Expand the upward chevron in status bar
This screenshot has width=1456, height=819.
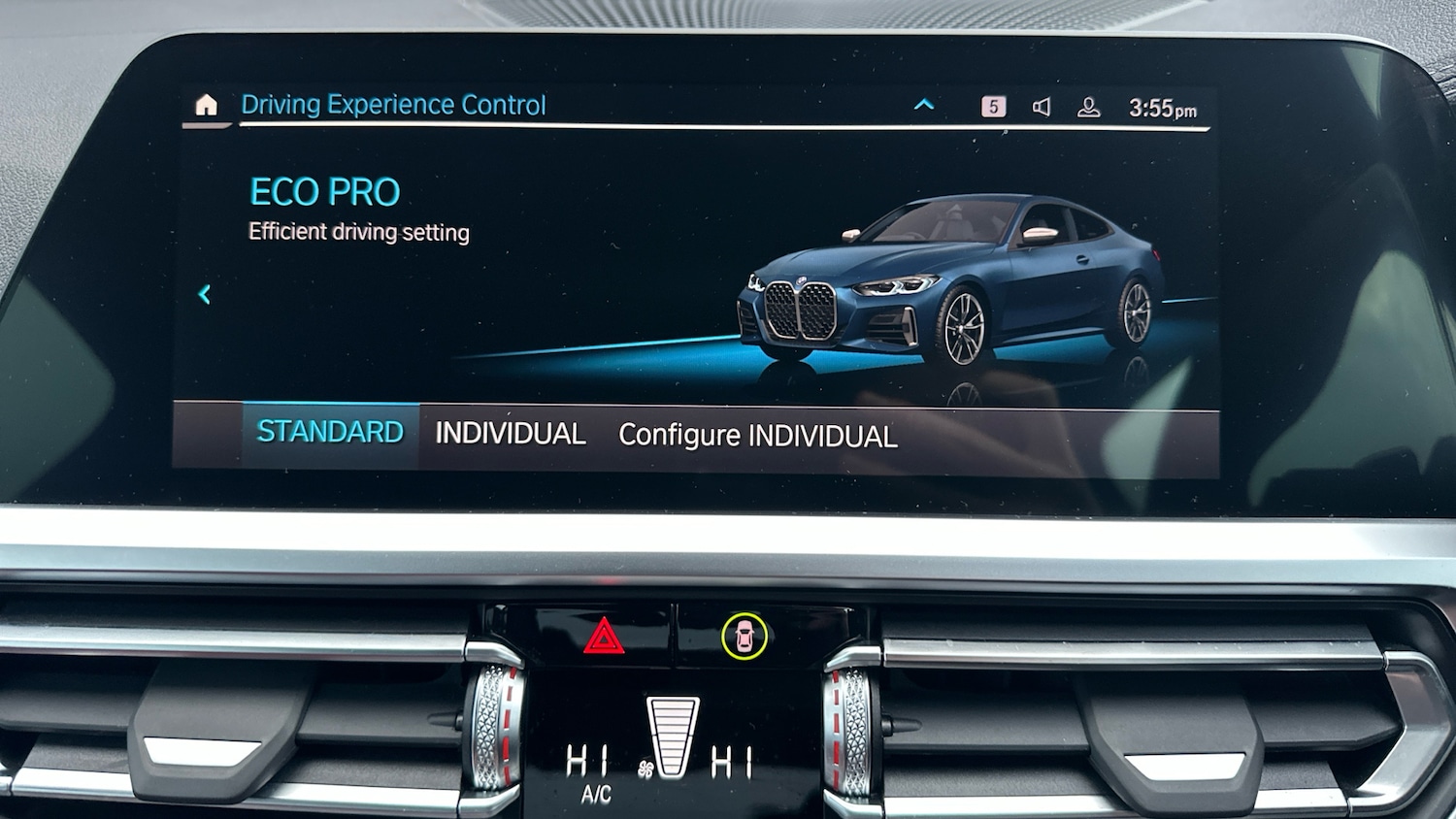click(x=924, y=105)
